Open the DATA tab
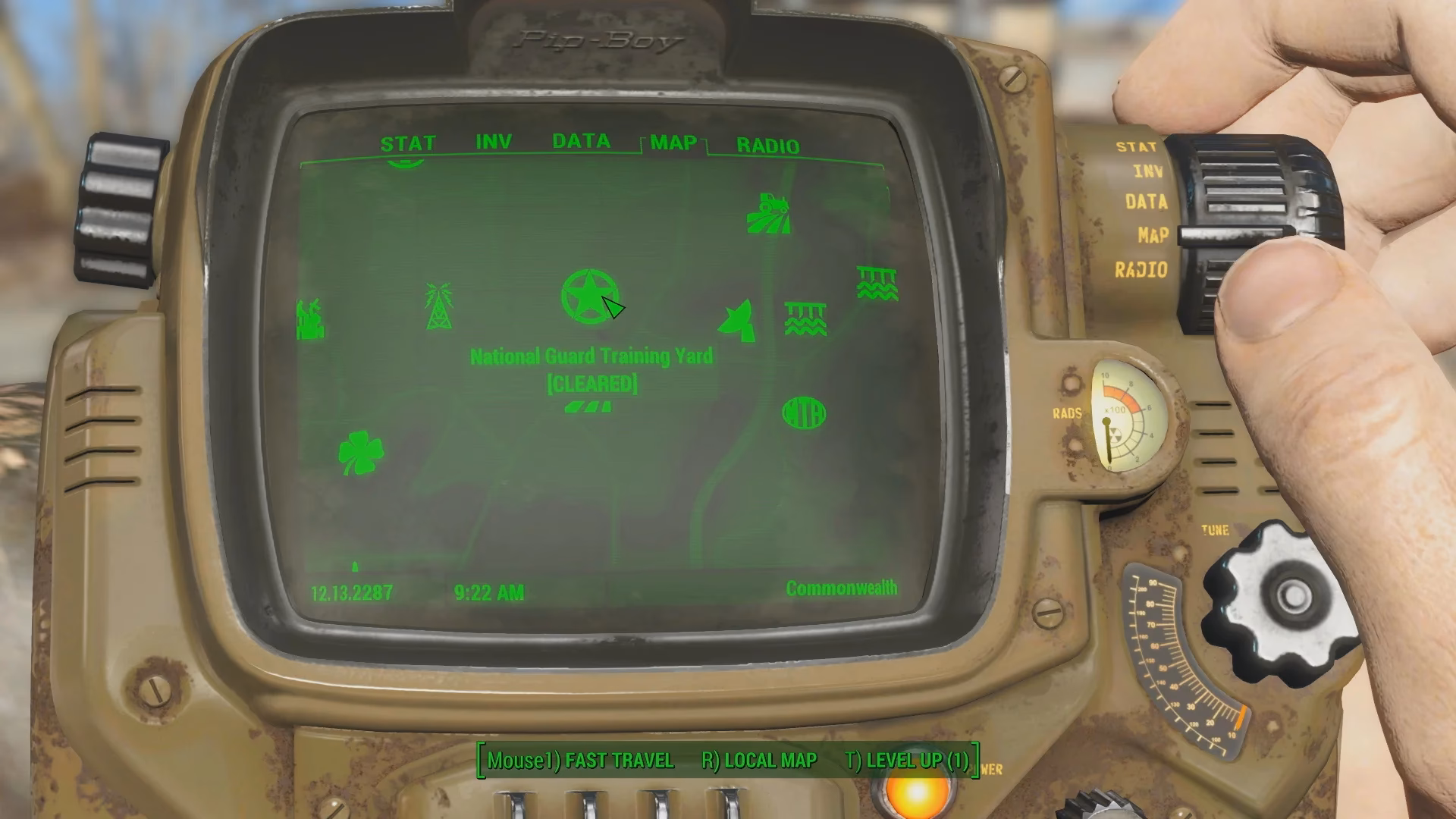The image size is (1456, 819). (582, 140)
